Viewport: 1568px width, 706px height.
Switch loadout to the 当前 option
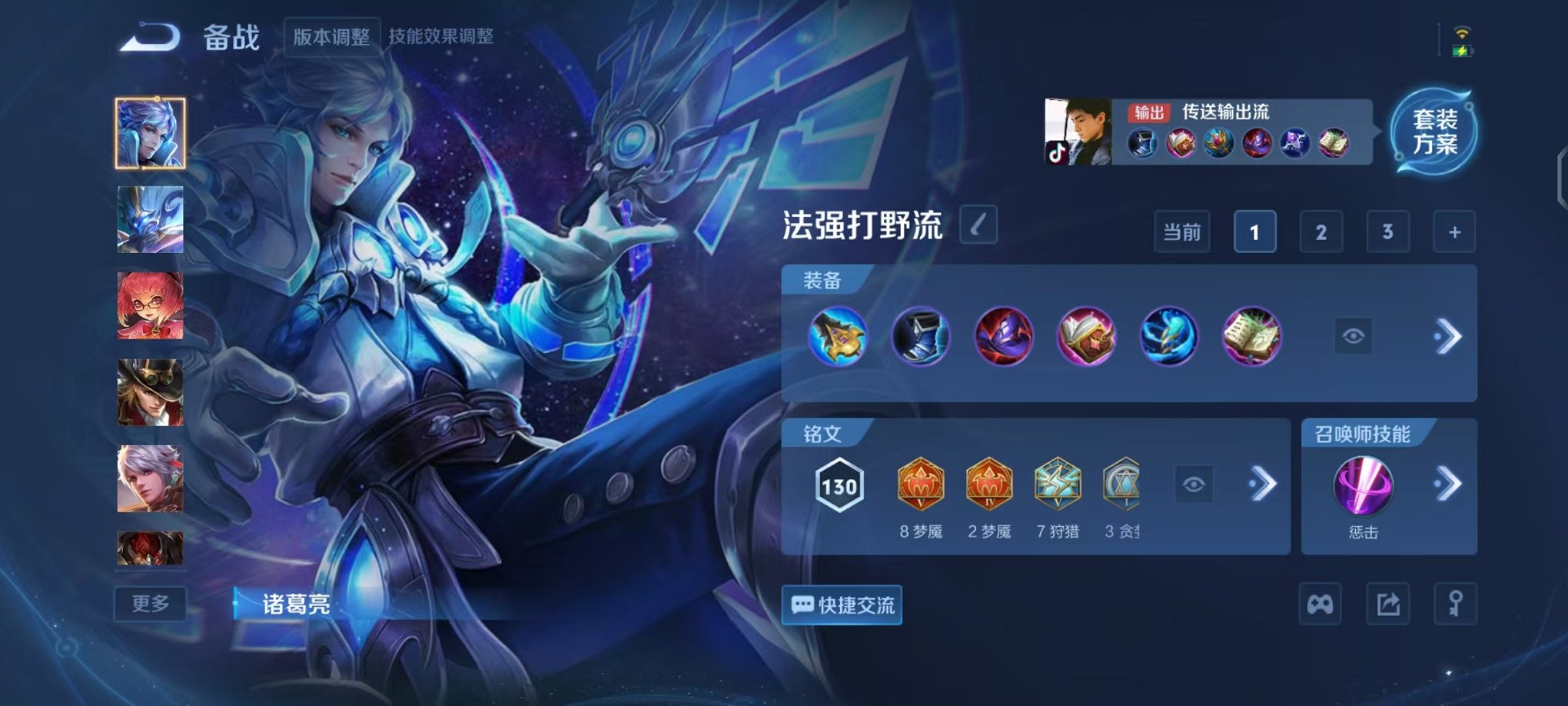(1183, 231)
